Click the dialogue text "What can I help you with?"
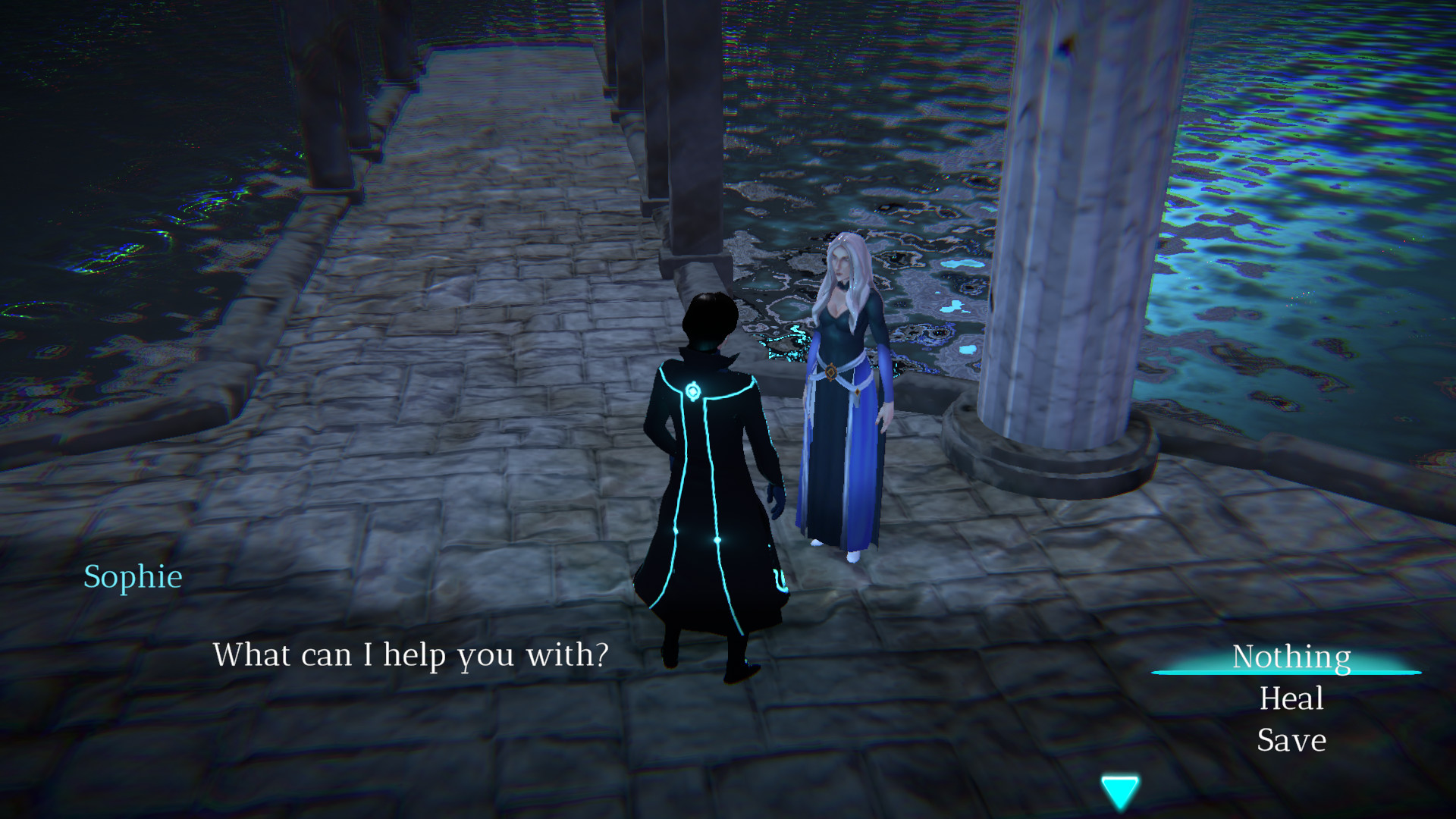Screen dimensions: 1456x819 pyautogui.click(x=411, y=655)
